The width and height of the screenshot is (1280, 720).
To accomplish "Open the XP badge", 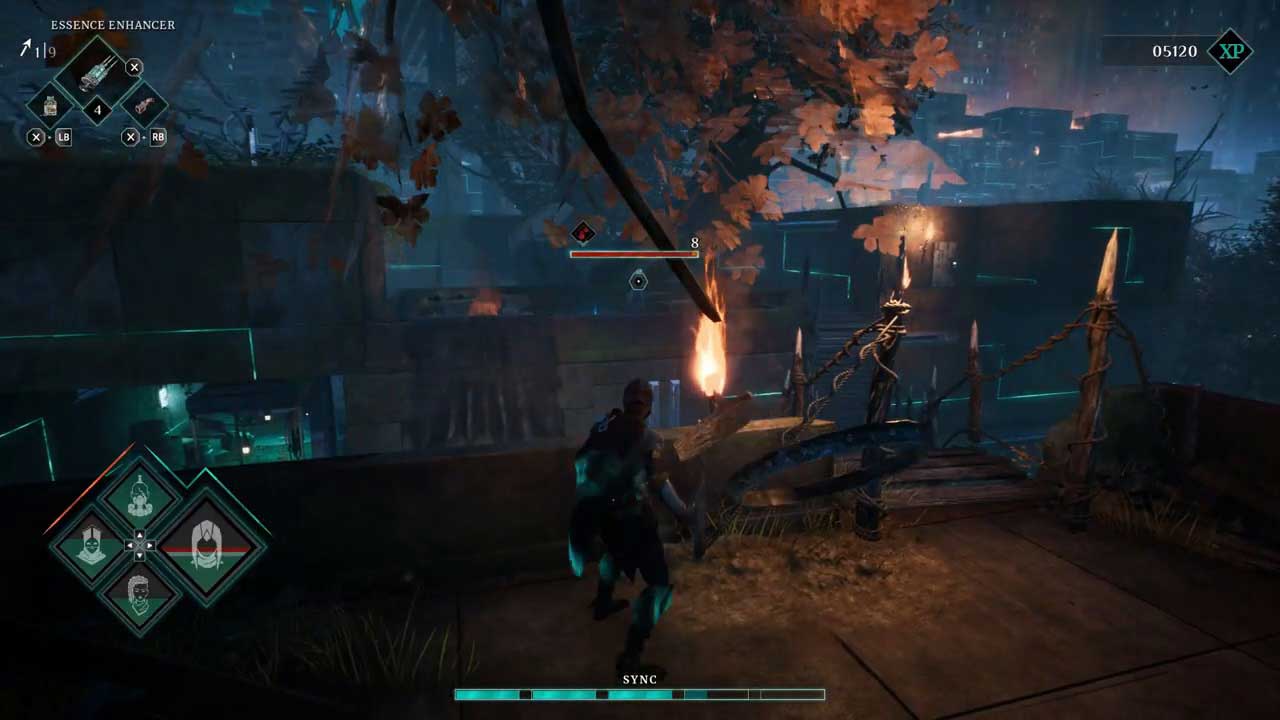I will [x=1229, y=51].
